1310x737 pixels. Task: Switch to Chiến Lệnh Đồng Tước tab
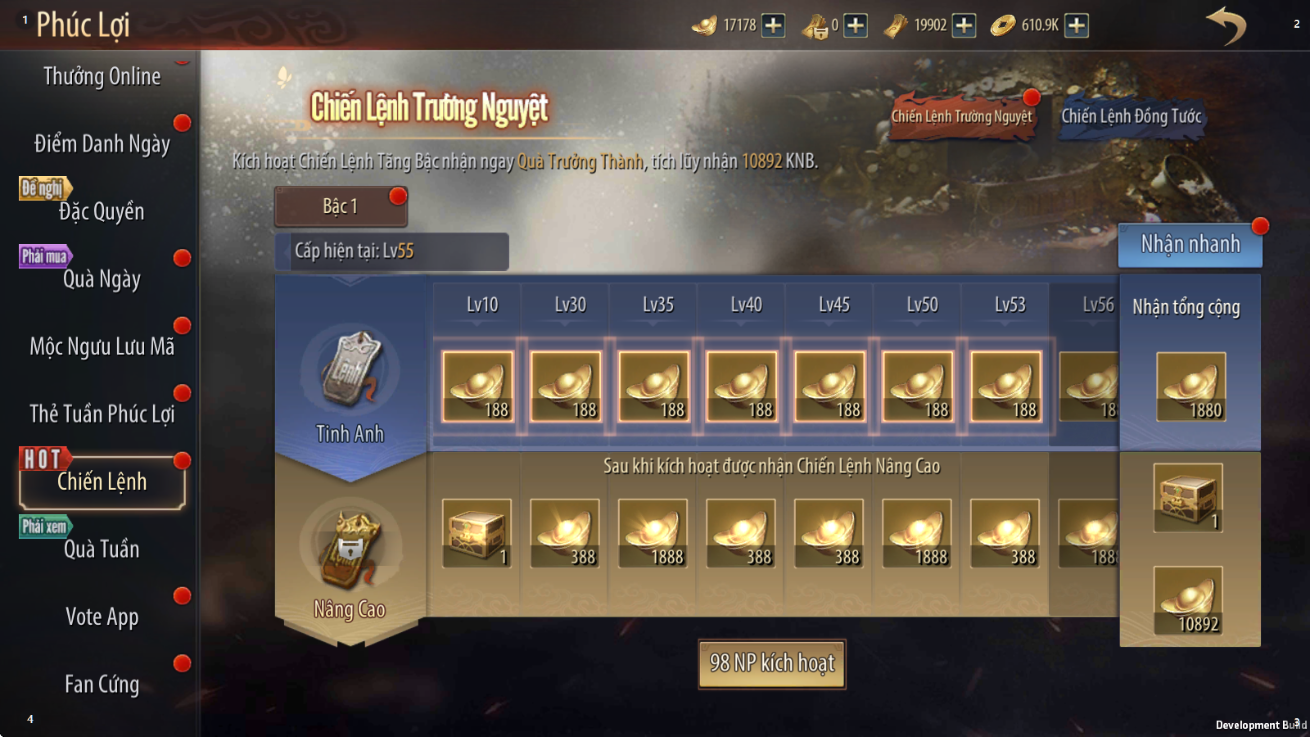[x=1131, y=116]
